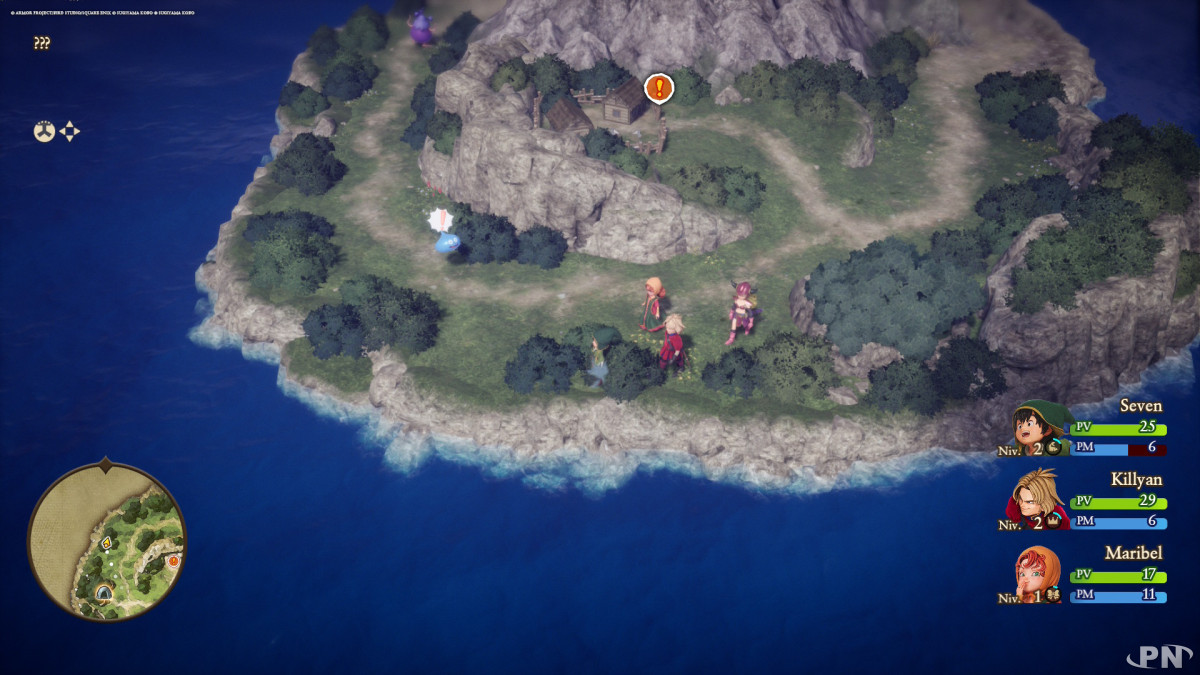
Task: Click the yellow player arrow on the minimap
Action: [x=106, y=542]
